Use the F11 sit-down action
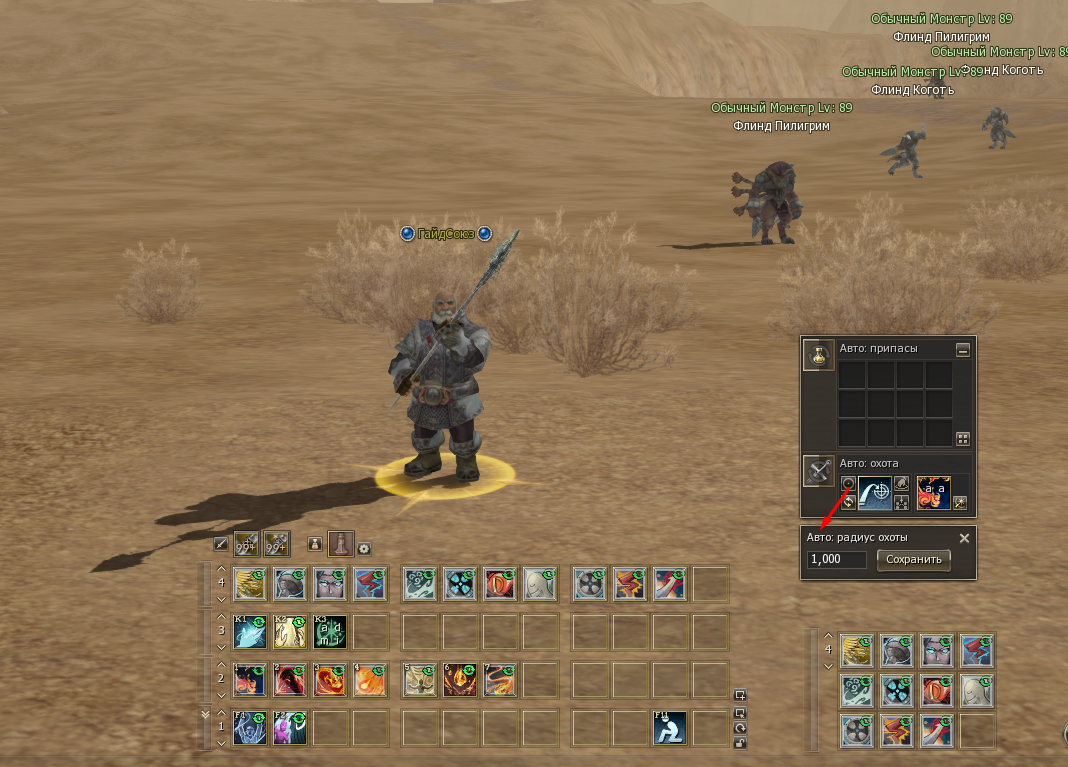Screen dimensions: 1068x767 tap(669, 728)
